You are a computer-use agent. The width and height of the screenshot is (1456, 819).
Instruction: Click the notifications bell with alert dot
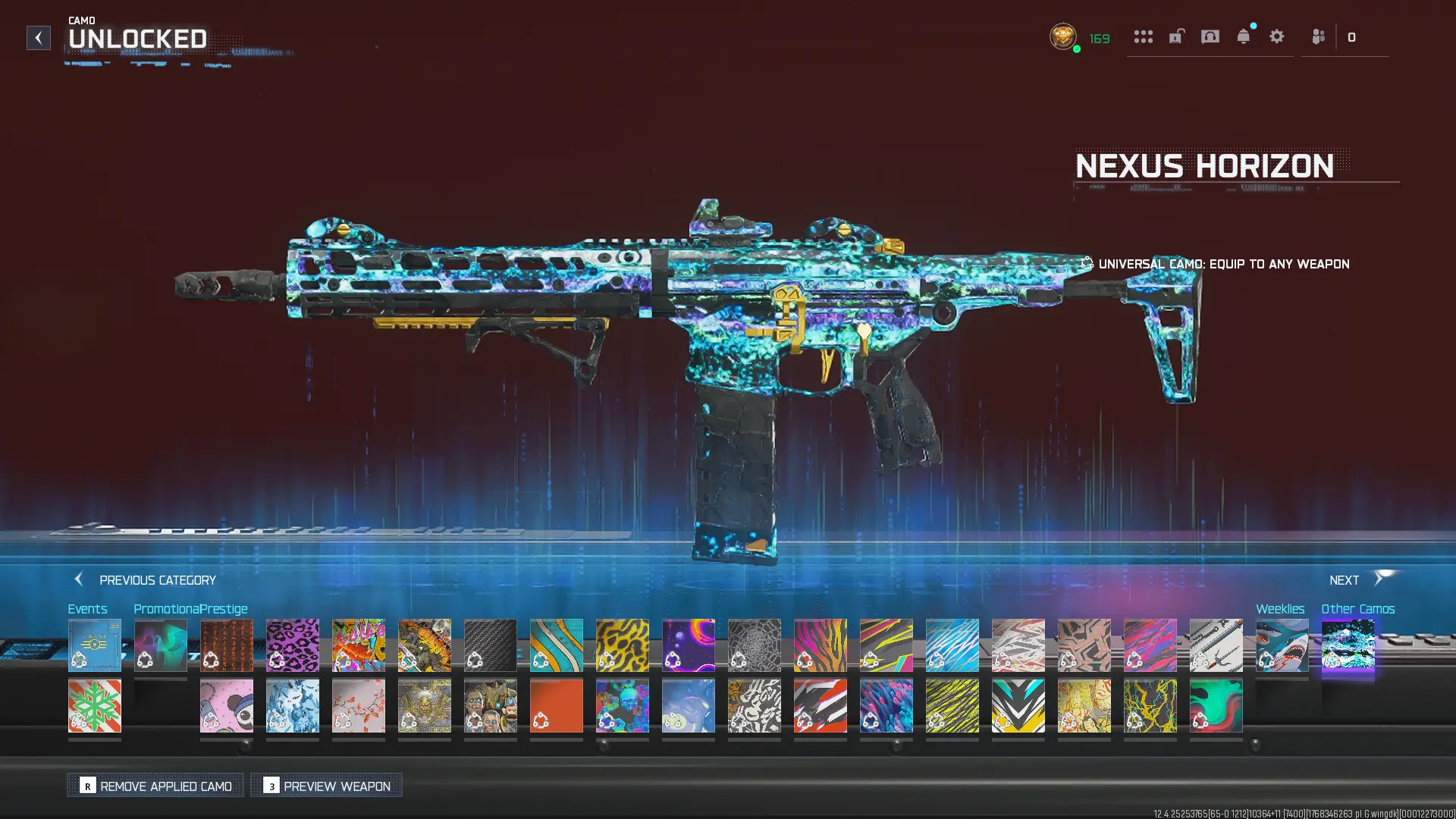click(1244, 36)
